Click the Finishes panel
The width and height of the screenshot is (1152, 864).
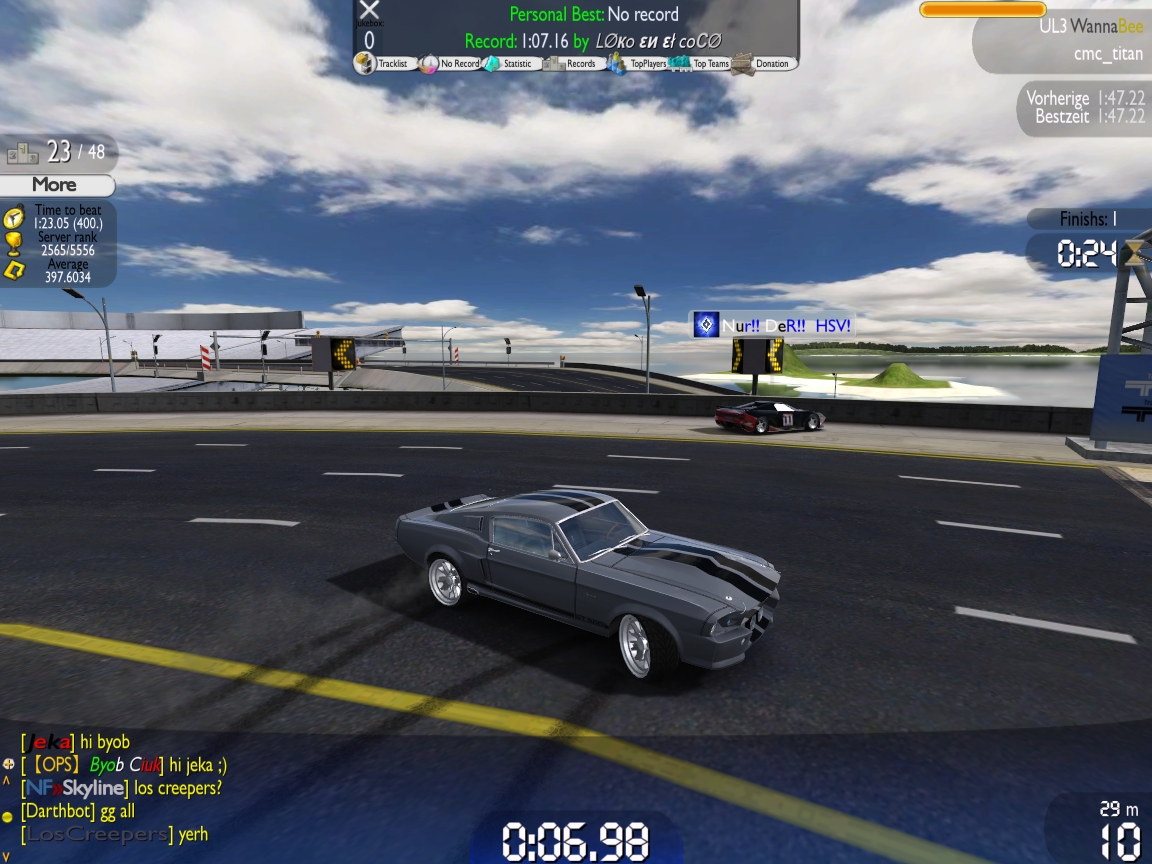click(x=1088, y=219)
